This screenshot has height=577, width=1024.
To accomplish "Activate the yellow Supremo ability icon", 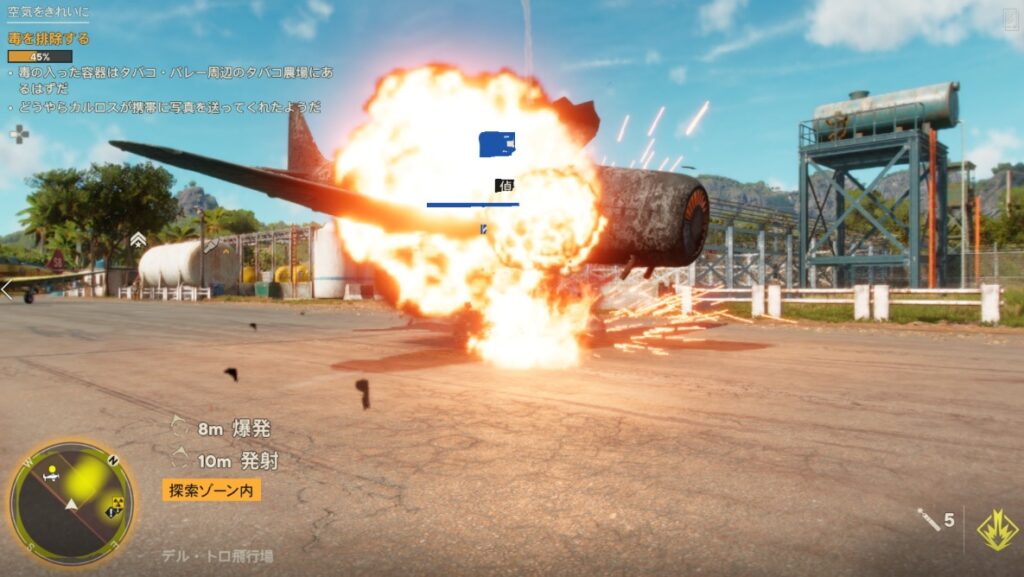I will (997, 530).
